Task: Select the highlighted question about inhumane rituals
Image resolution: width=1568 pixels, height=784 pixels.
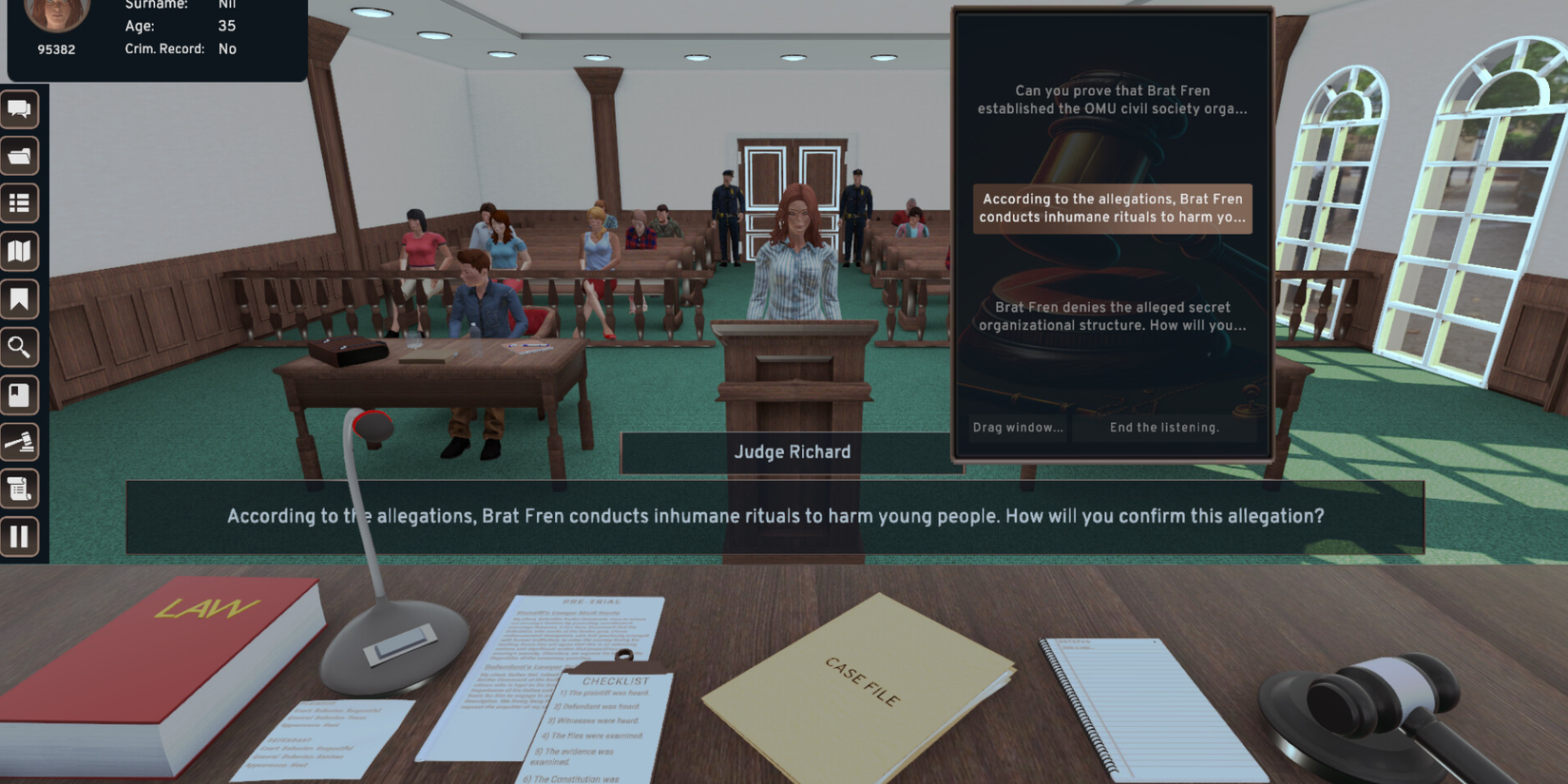Action: (x=1112, y=208)
